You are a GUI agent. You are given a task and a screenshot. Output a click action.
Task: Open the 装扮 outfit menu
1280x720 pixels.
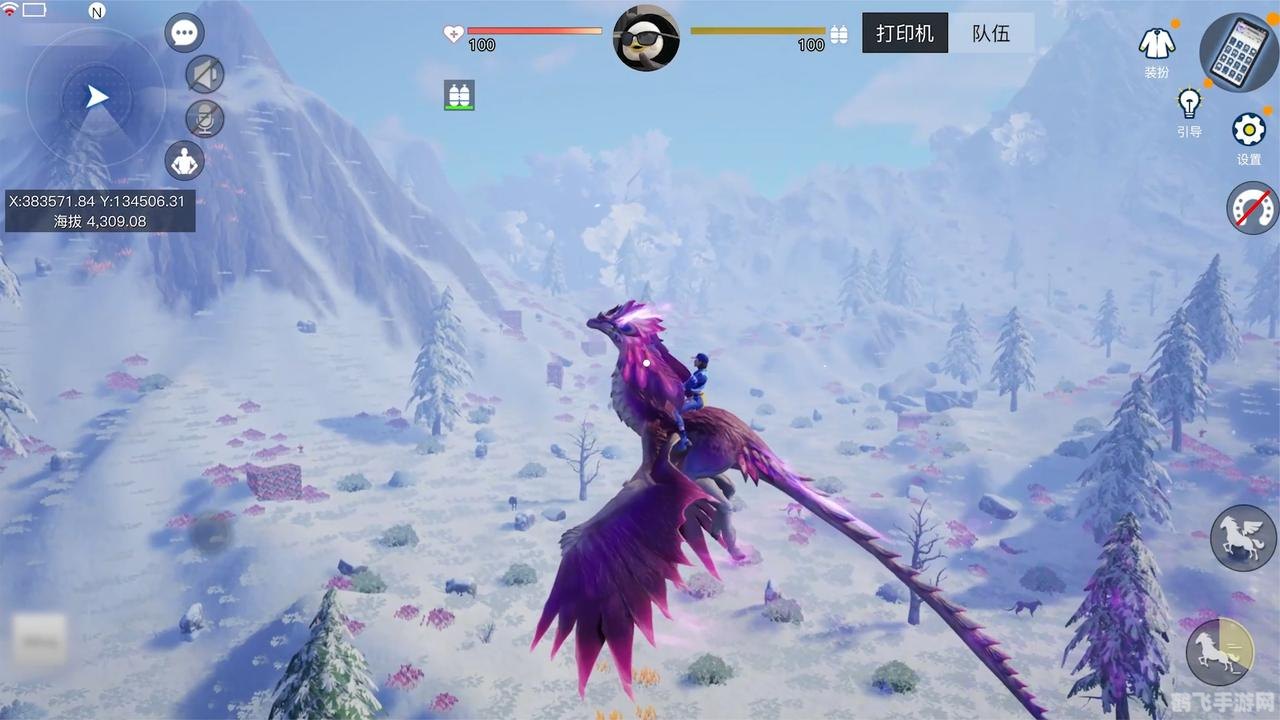[1157, 48]
